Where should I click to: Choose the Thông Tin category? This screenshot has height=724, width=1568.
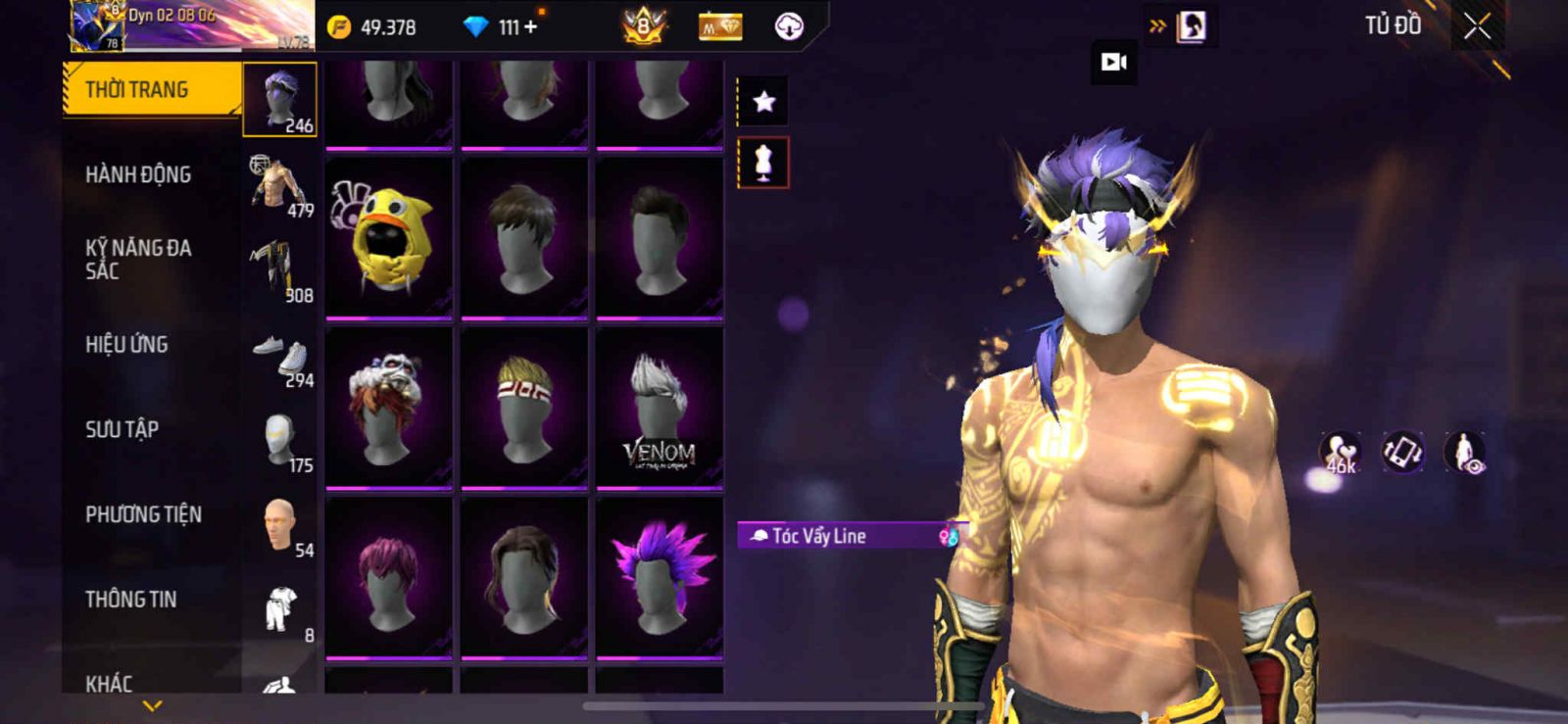pyautogui.click(x=131, y=600)
